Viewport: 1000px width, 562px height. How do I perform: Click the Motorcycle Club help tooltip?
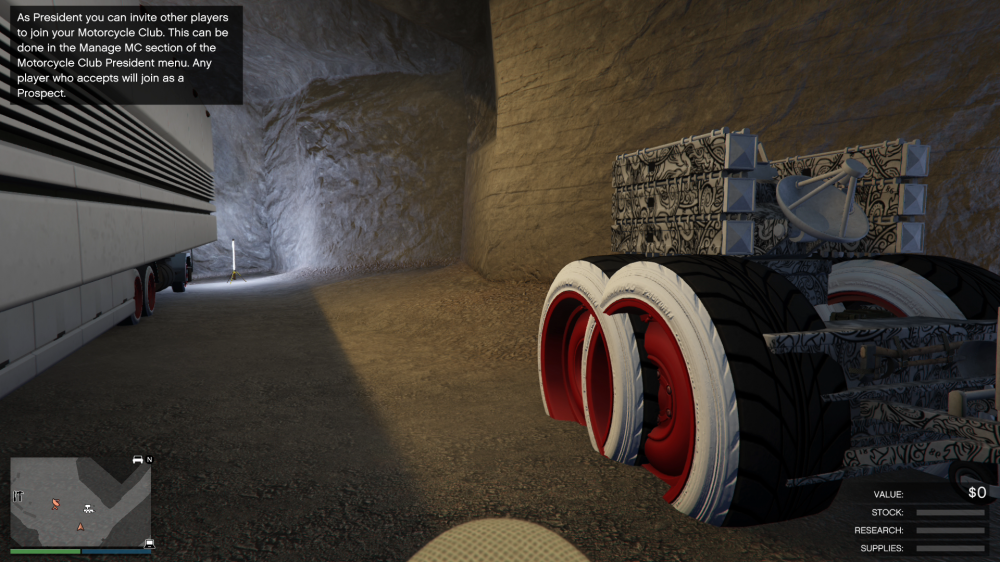[x=125, y=55]
